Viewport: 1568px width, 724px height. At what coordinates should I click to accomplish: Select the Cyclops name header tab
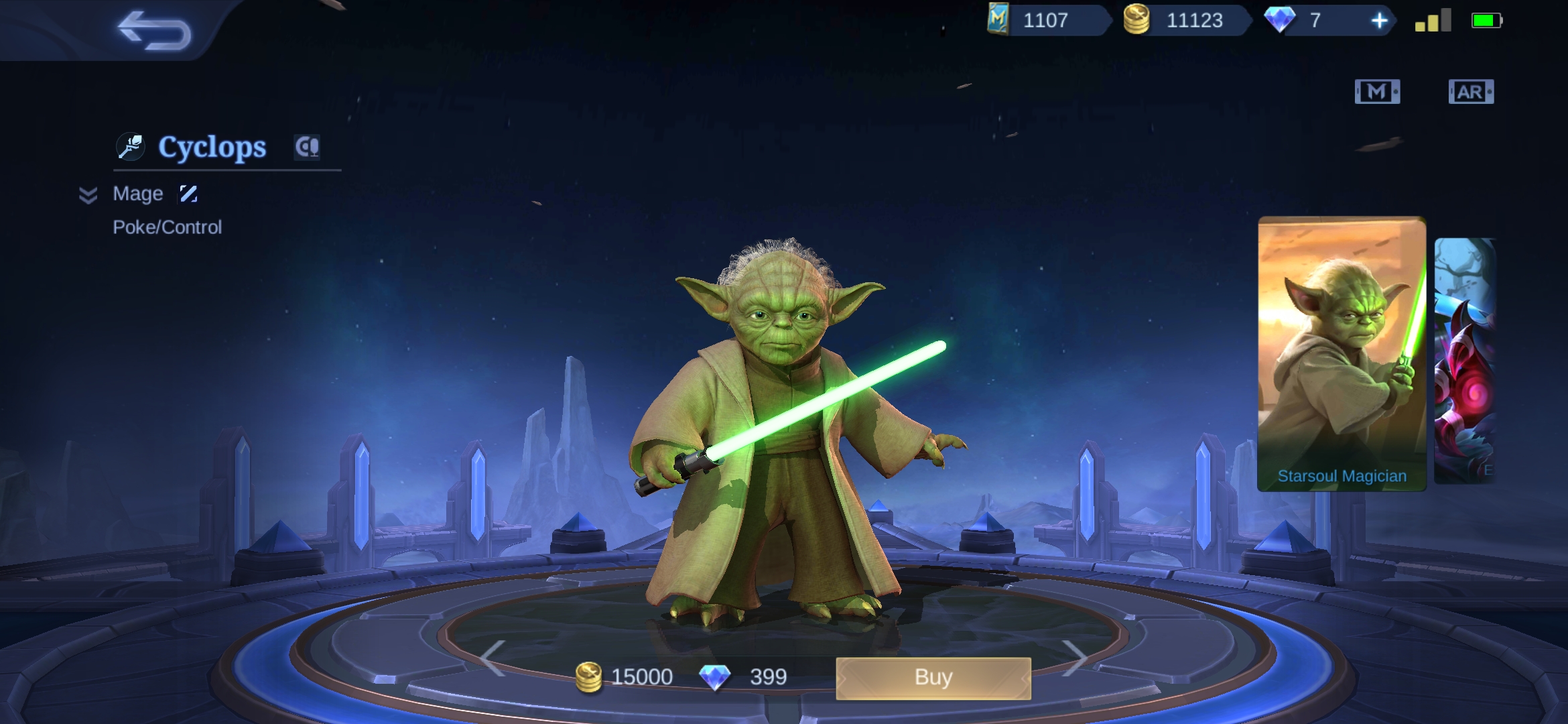[x=211, y=146]
